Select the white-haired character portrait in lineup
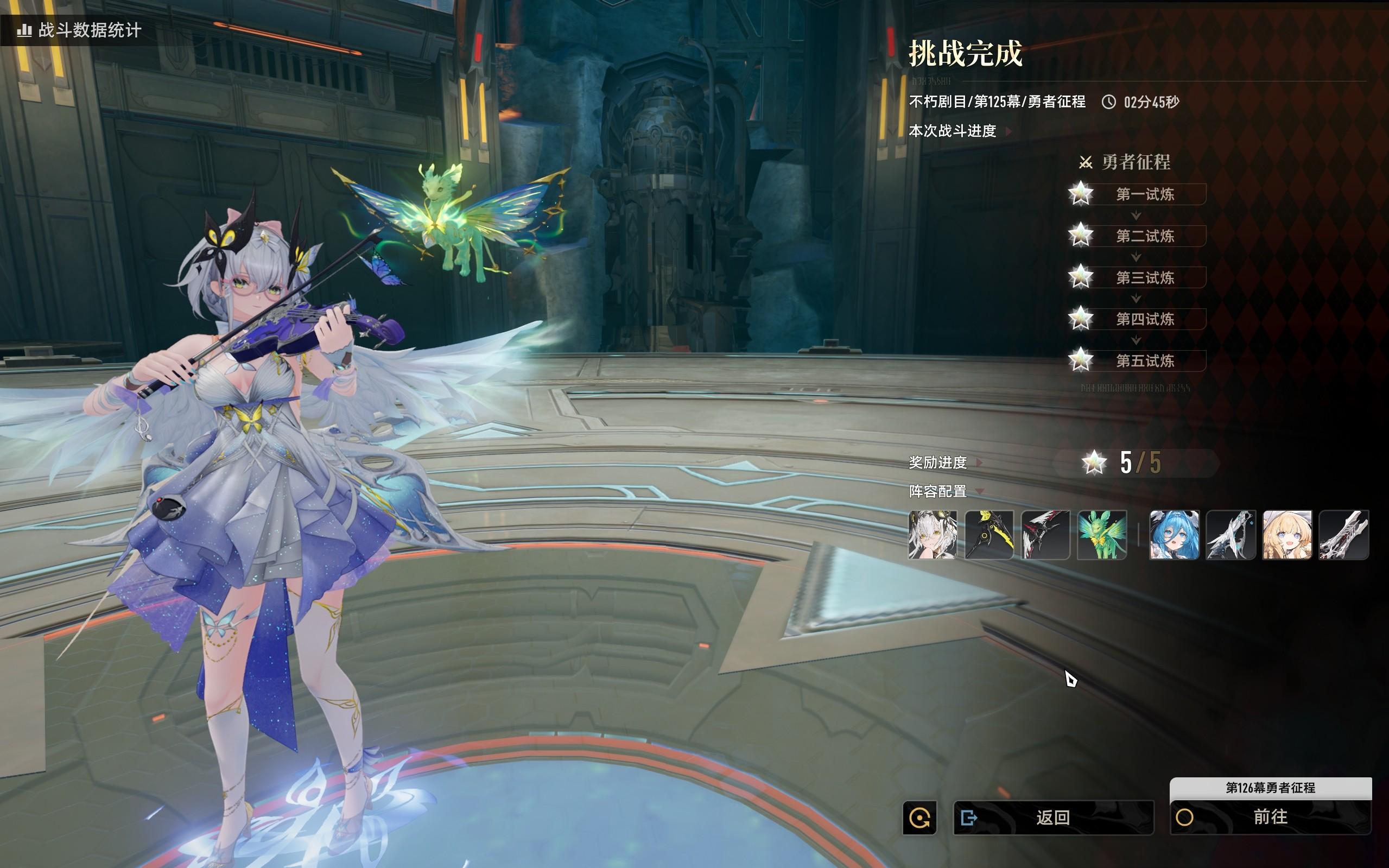The image size is (1389, 868). pyautogui.click(x=933, y=535)
